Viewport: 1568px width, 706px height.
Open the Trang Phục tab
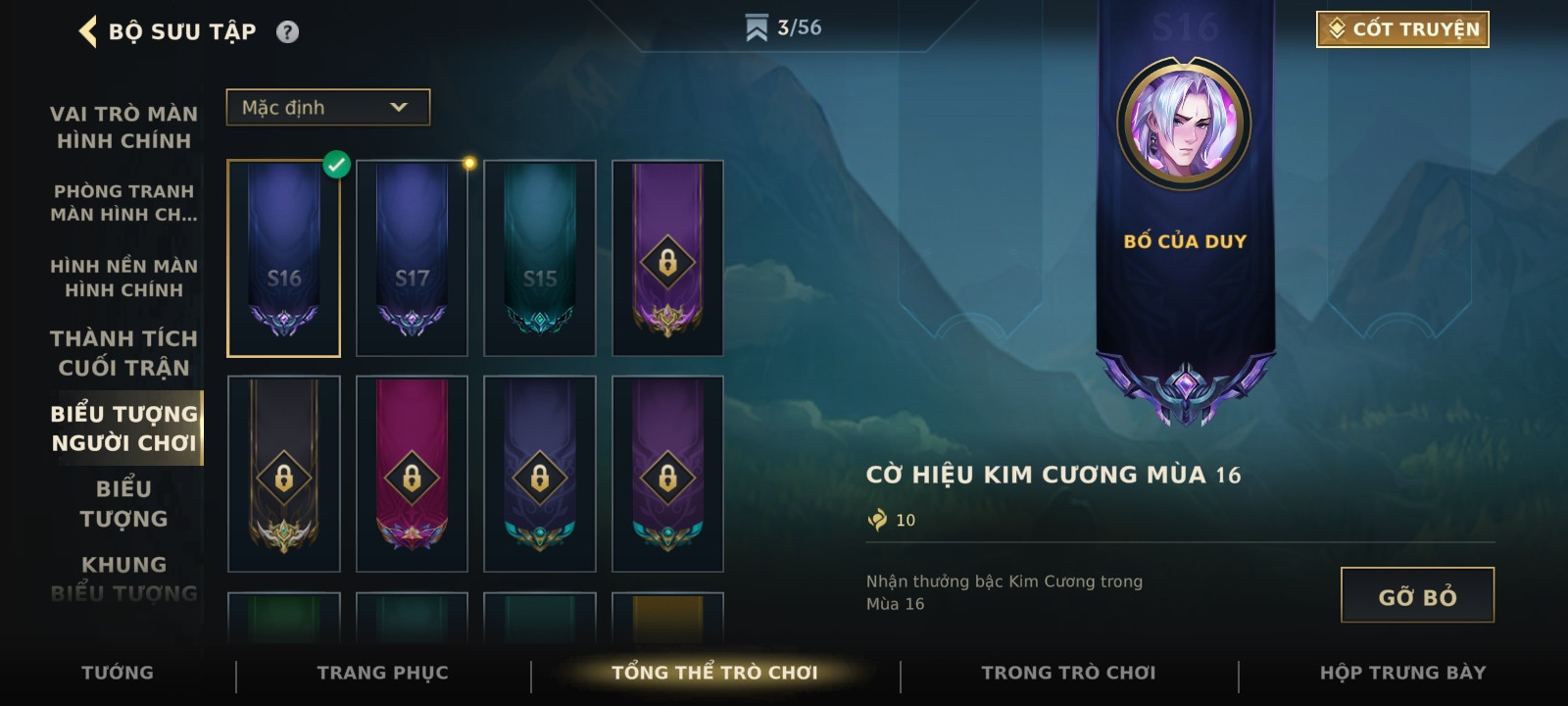point(383,673)
